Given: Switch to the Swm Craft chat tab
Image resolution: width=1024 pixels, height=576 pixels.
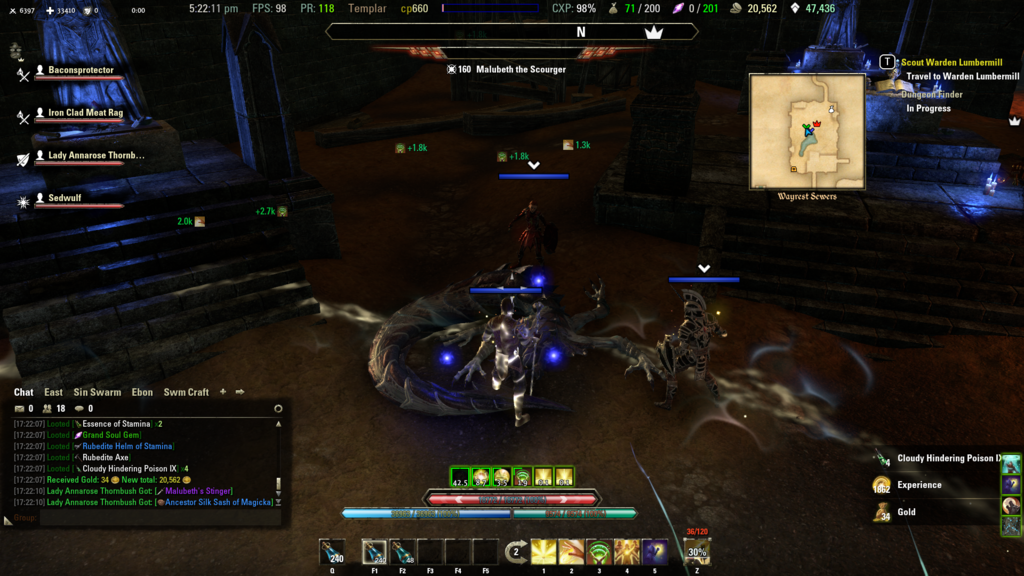Looking at the screenshot, I should (x=186, y=392).
